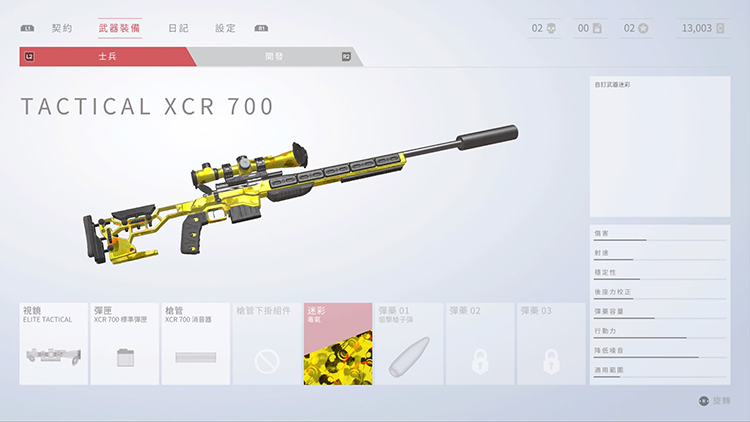
Task: Click the locked 彈藥 03 ammo slot
Action: click(x=551, y=344)
